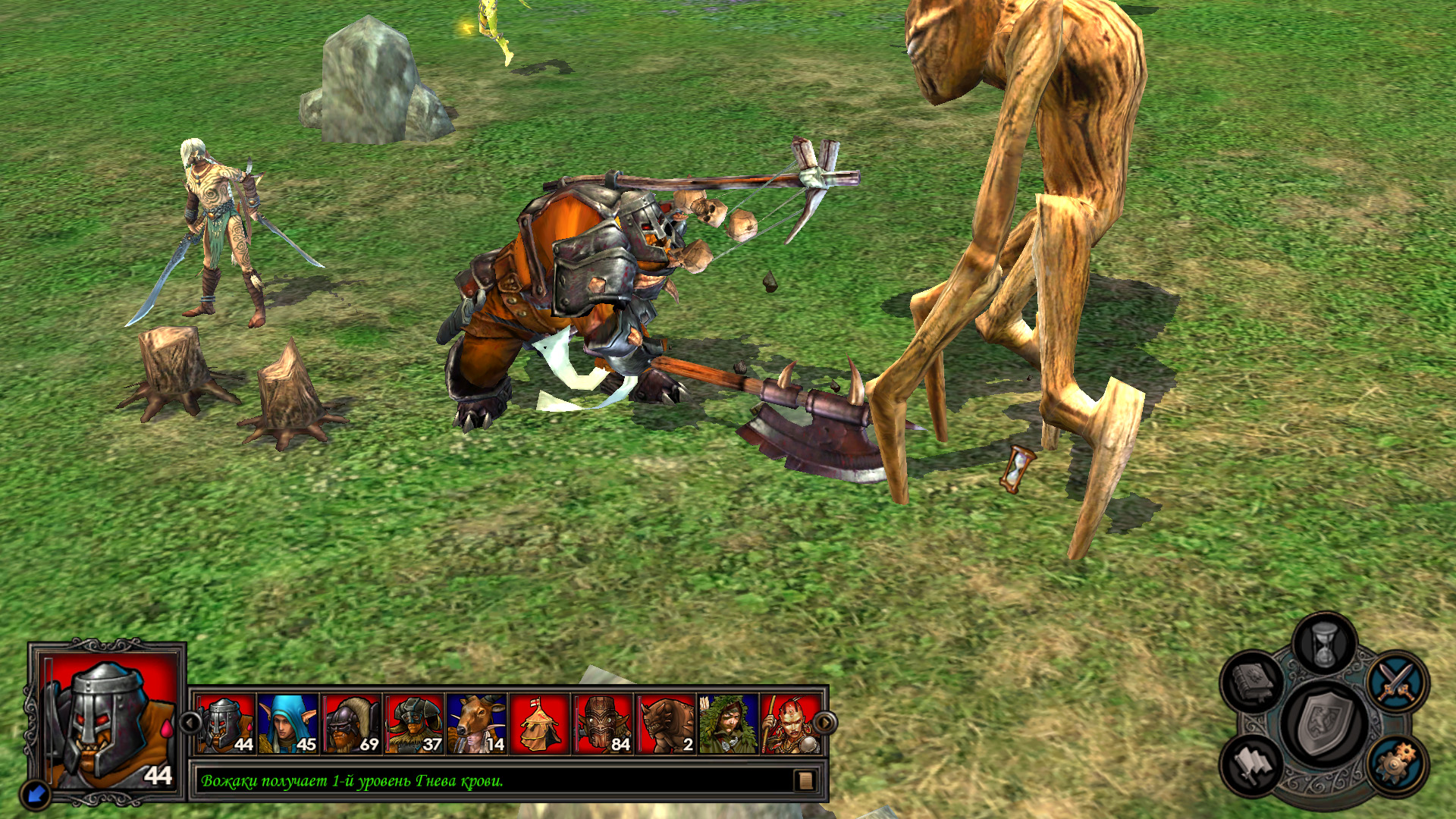
Task: Open the spellbook from the combat wheel
Action: (1253, 680)
